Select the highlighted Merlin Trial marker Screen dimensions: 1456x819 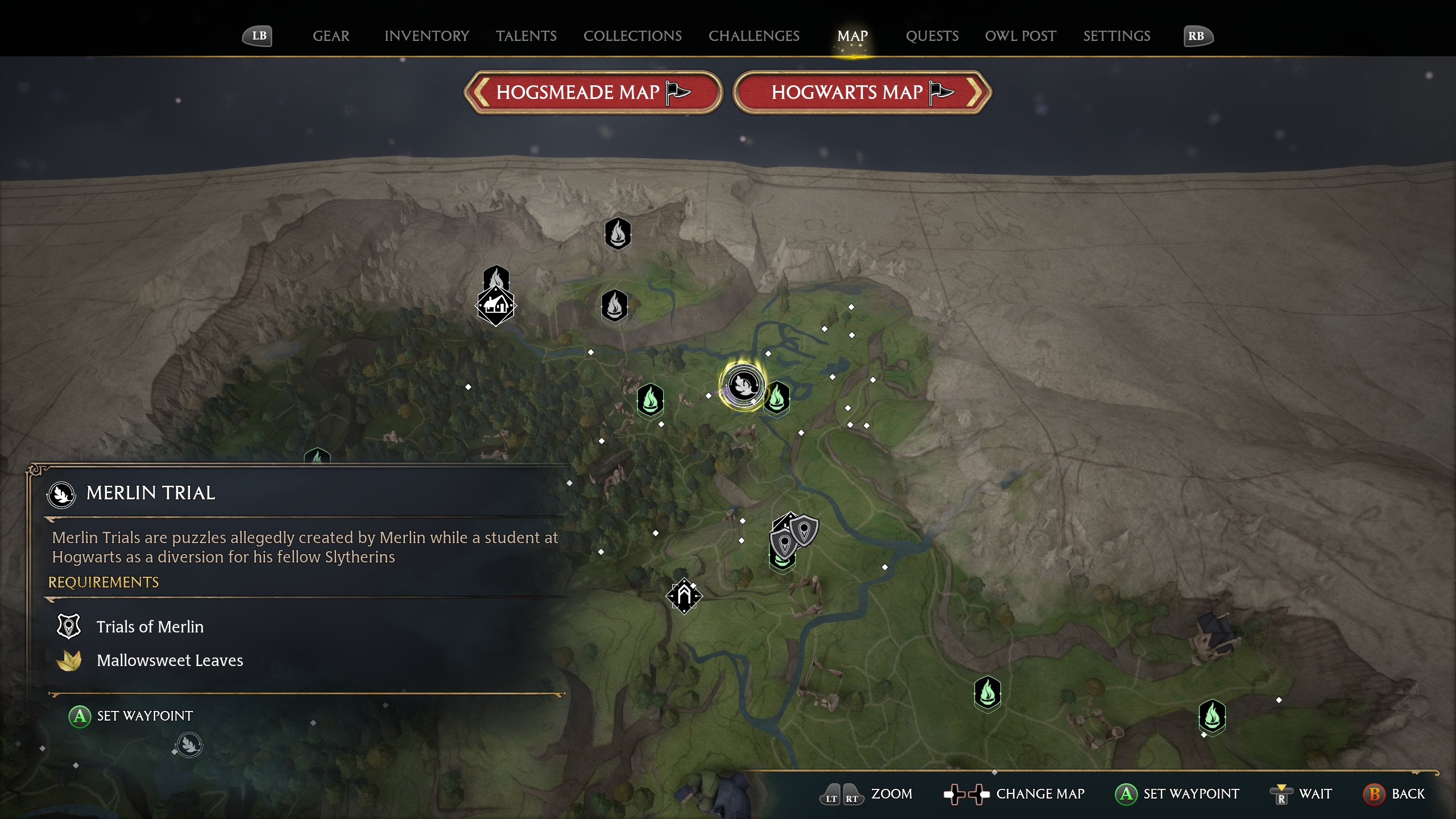(743, 386)
